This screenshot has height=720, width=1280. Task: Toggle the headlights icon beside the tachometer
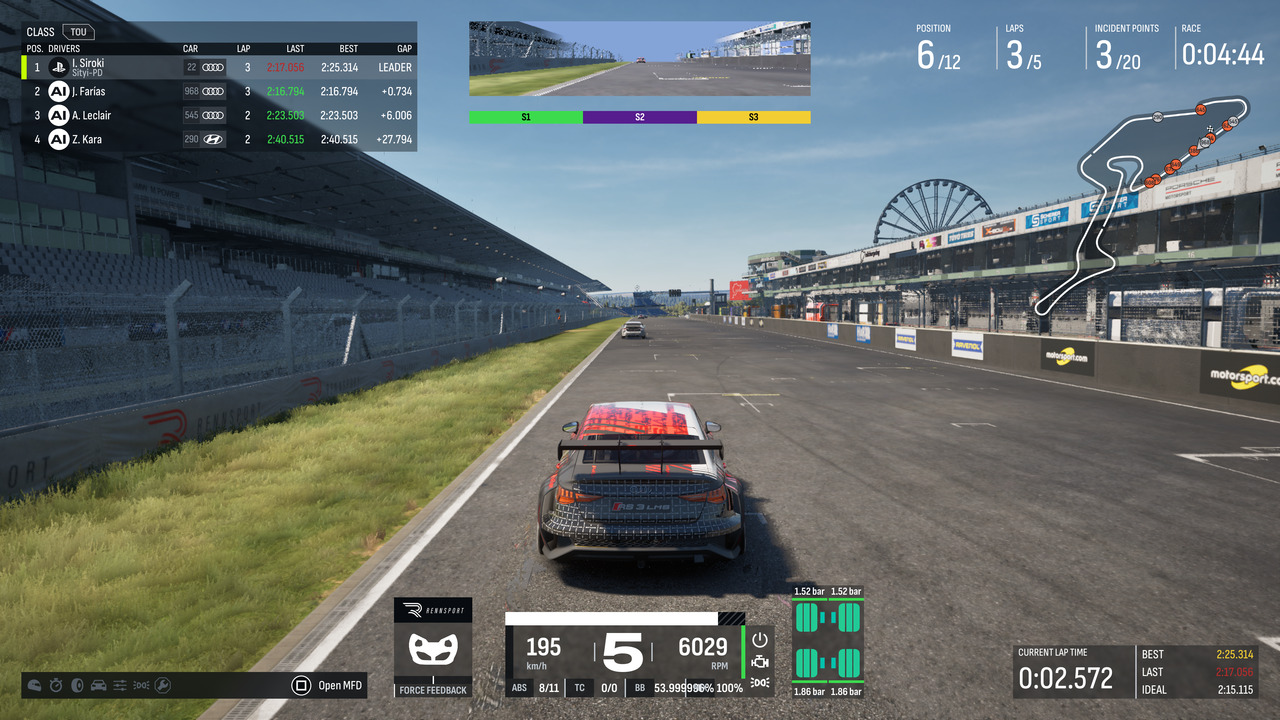click(760, 683)
